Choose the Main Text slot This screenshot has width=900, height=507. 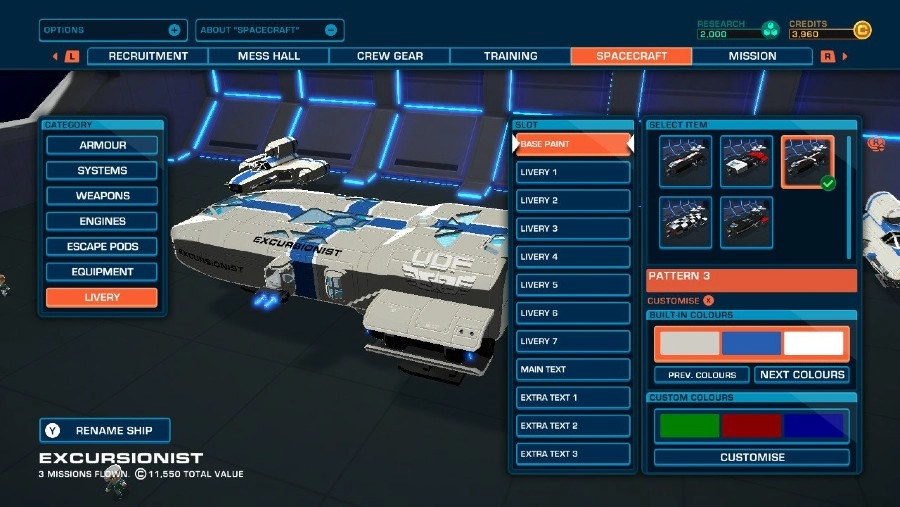pyautogui.click(x=573, y=369)
